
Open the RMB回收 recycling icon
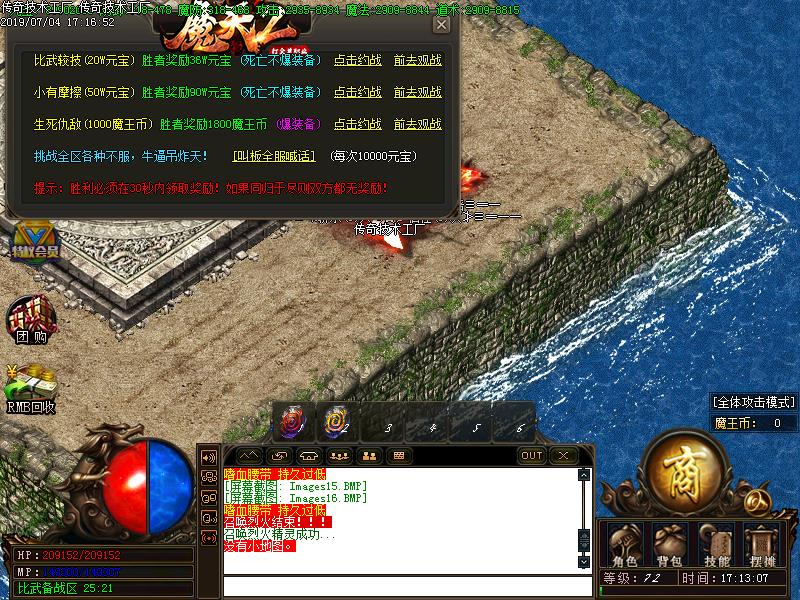tap(31, 389)
